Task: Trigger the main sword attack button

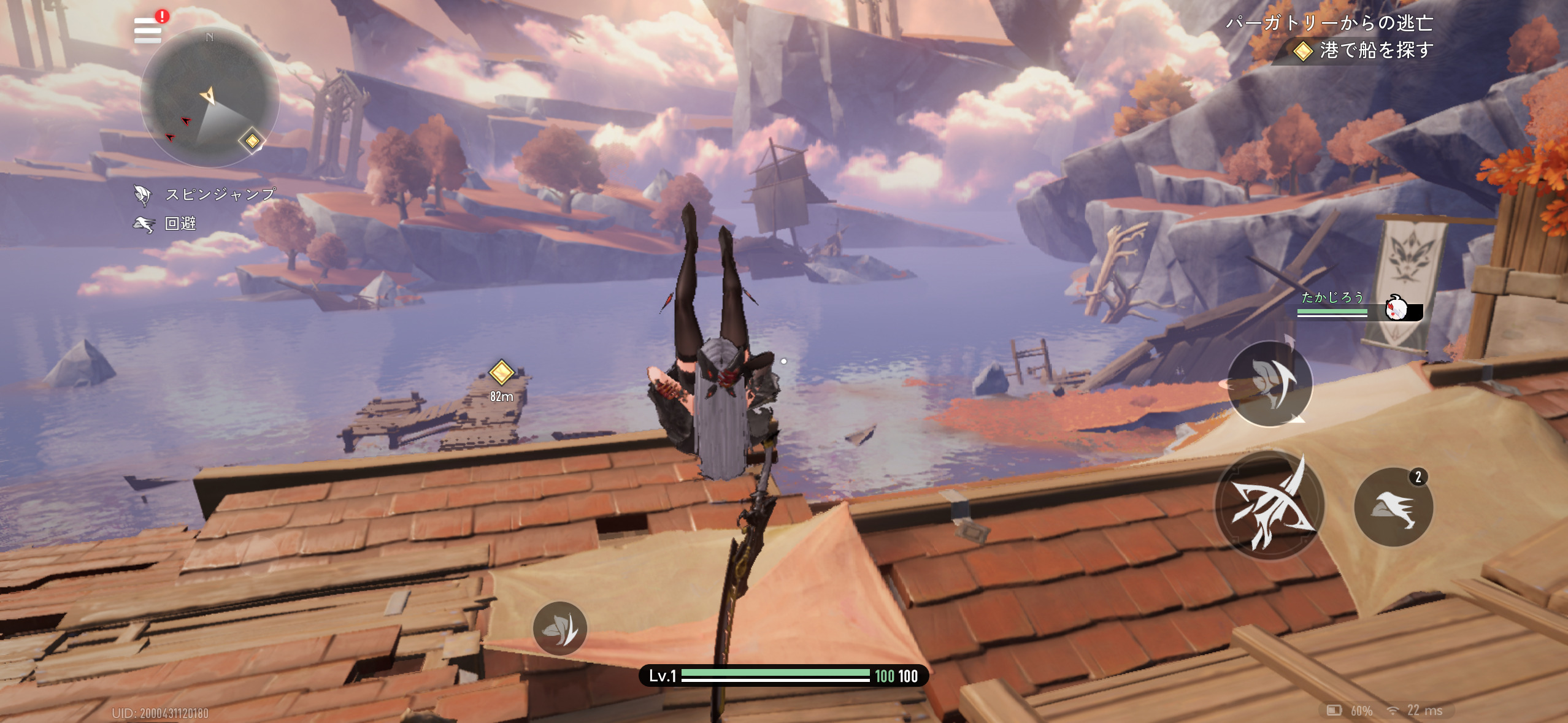Action: [x=1269, y=506]
